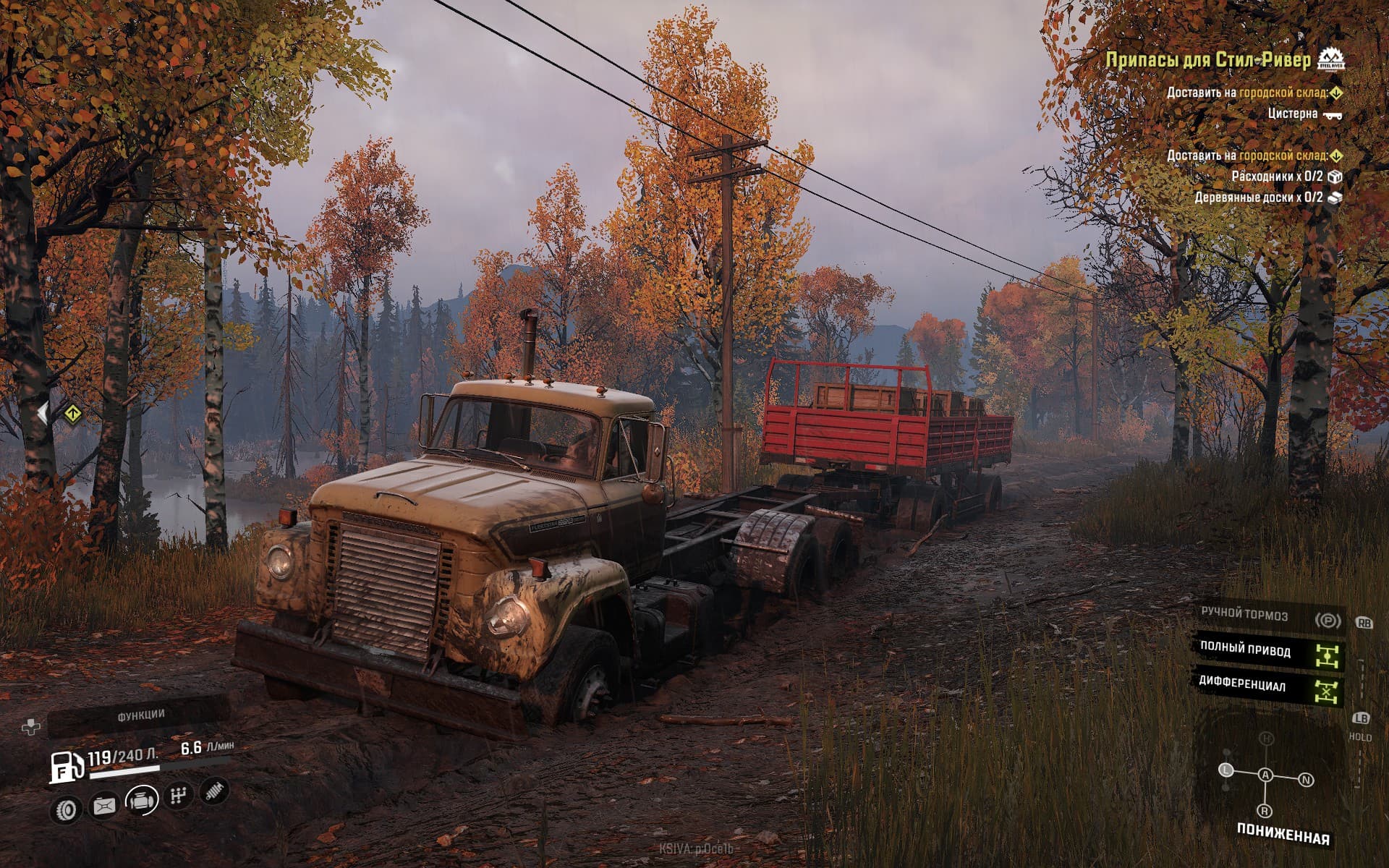Shift to the R reverse gear
Image resolution: width=1389 pixels, height=868 pixels.
point(1264,810)
